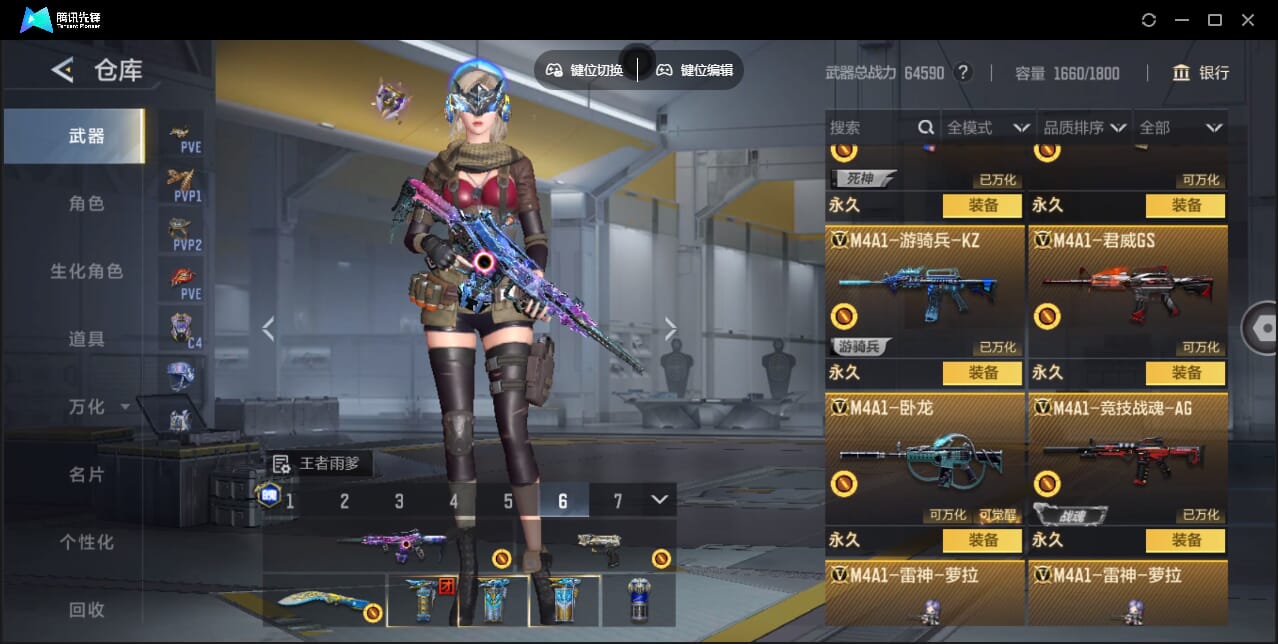Open the 银行 bank
Viewport: 1278px width, 644px height.
coord(1201,73)
